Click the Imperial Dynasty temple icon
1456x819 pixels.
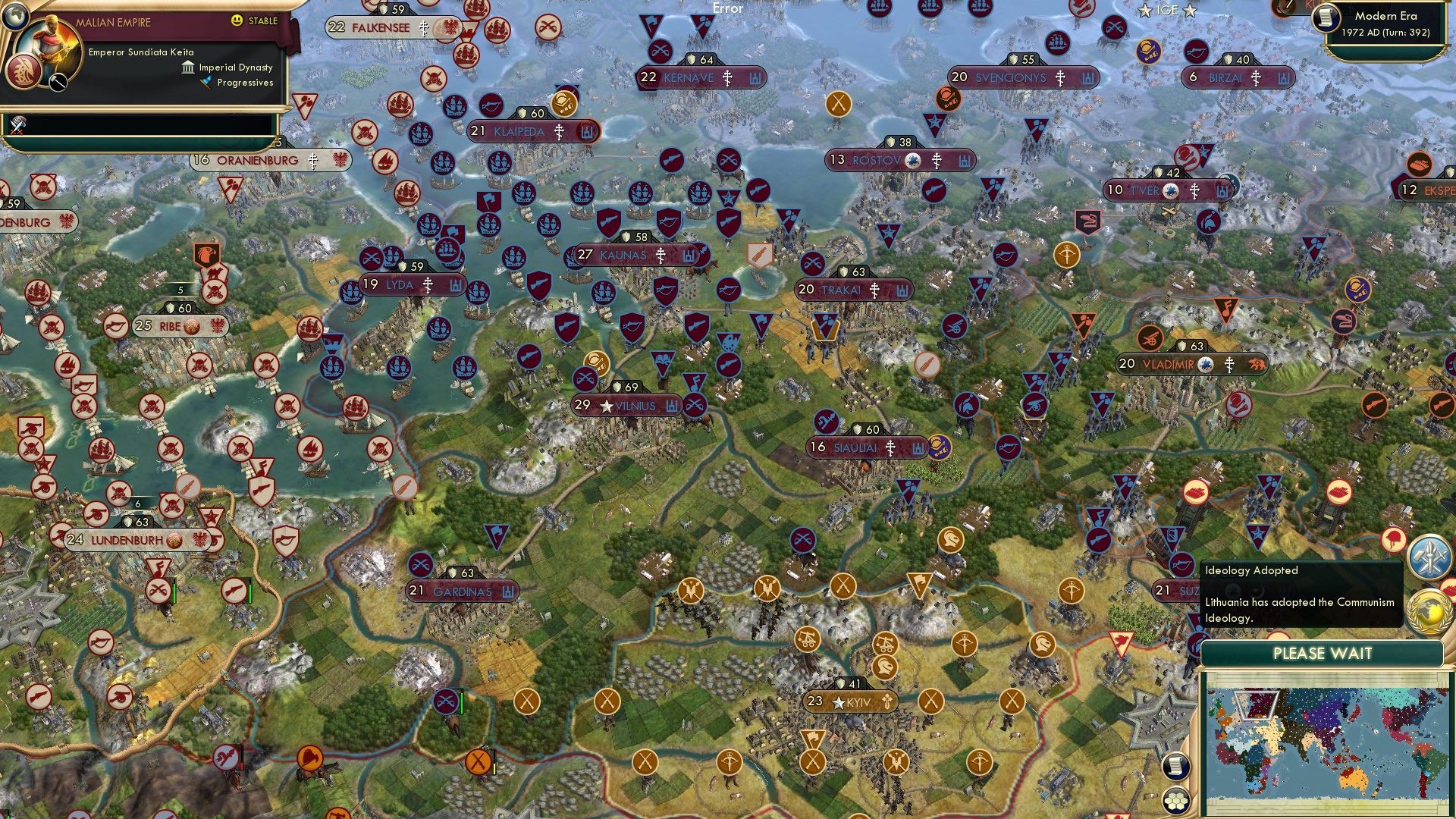click(x=187, y=68)
